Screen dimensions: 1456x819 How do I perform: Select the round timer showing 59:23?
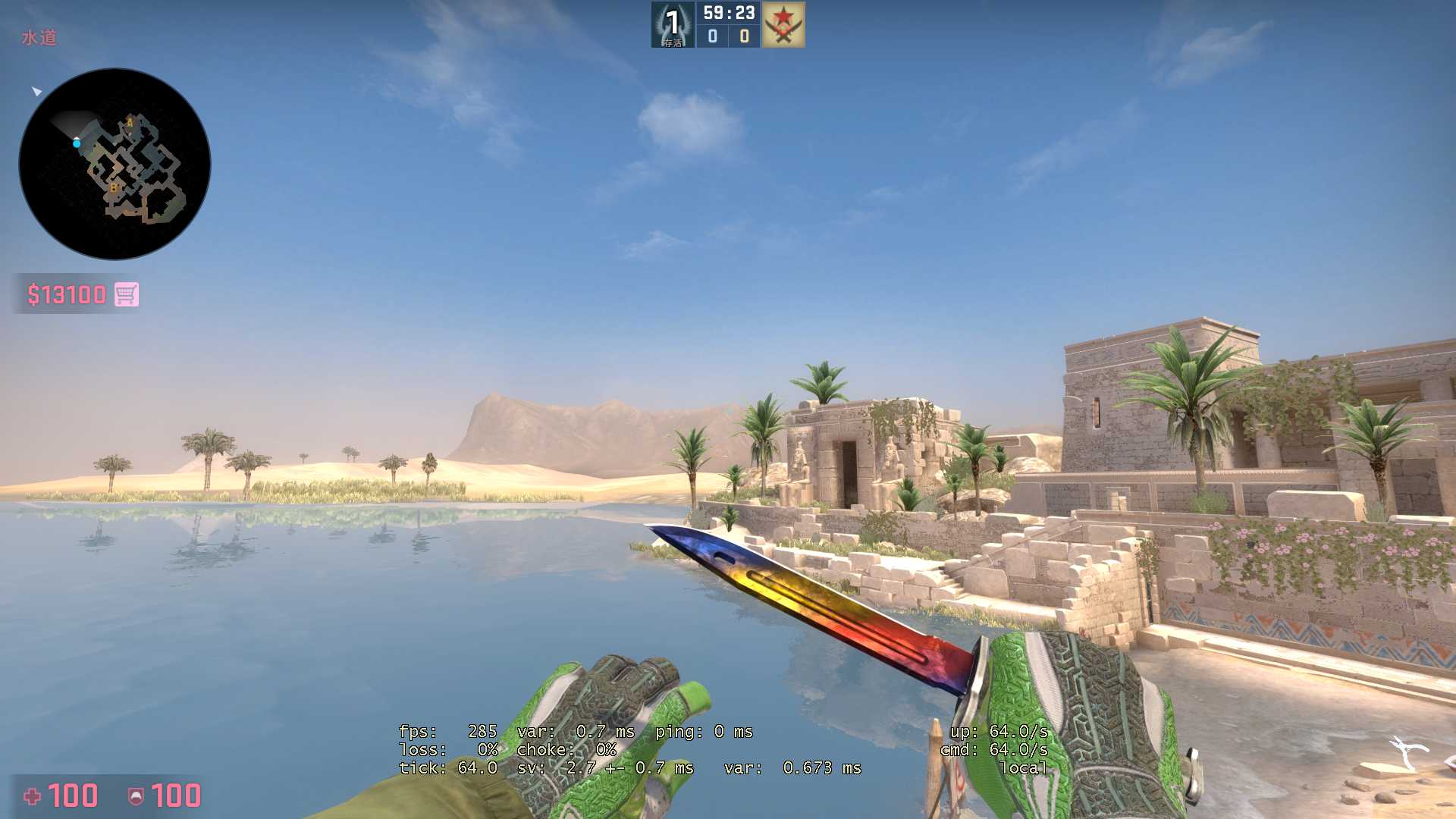(728, 12)
